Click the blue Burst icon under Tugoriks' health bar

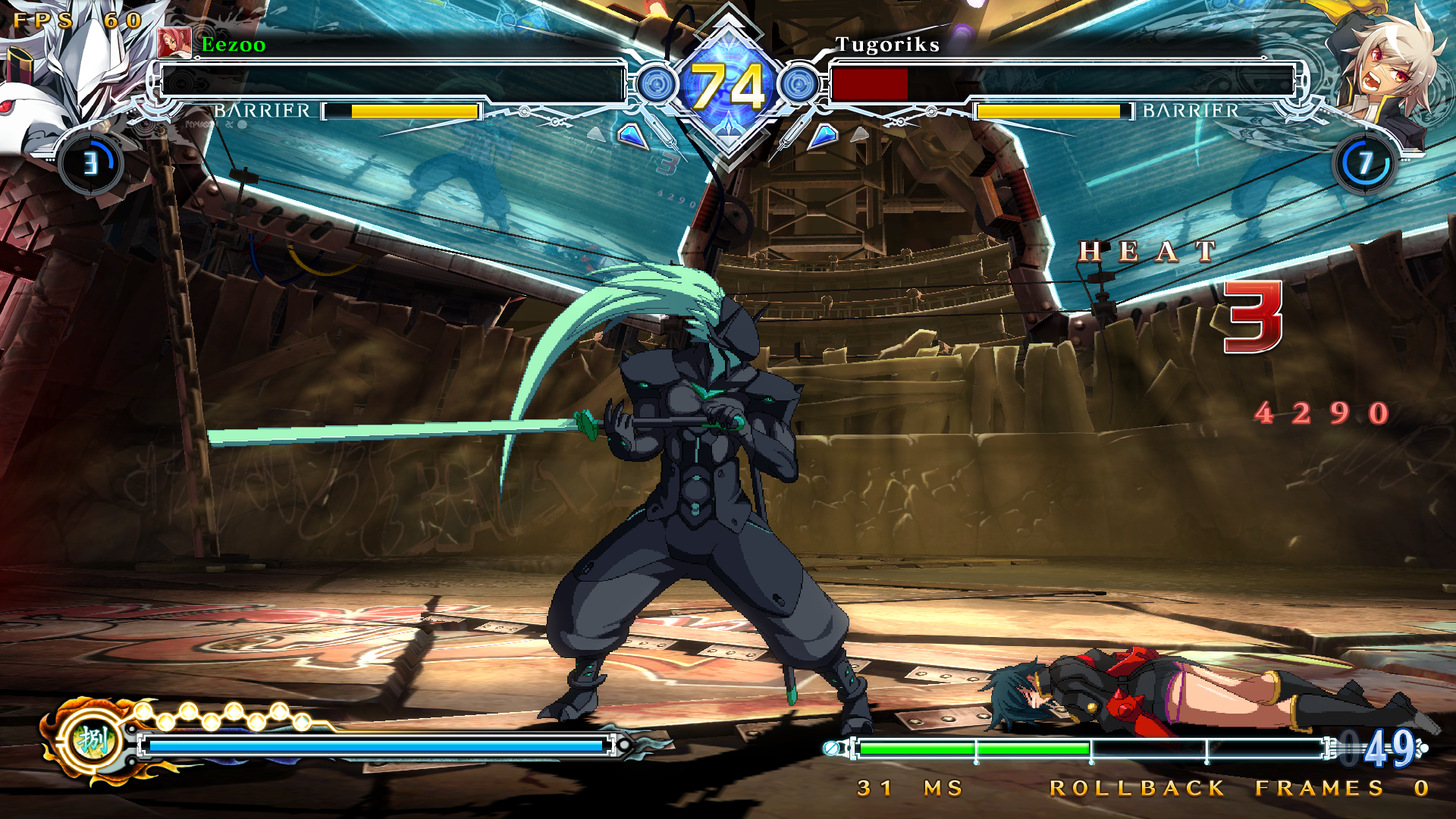(824, 136)
